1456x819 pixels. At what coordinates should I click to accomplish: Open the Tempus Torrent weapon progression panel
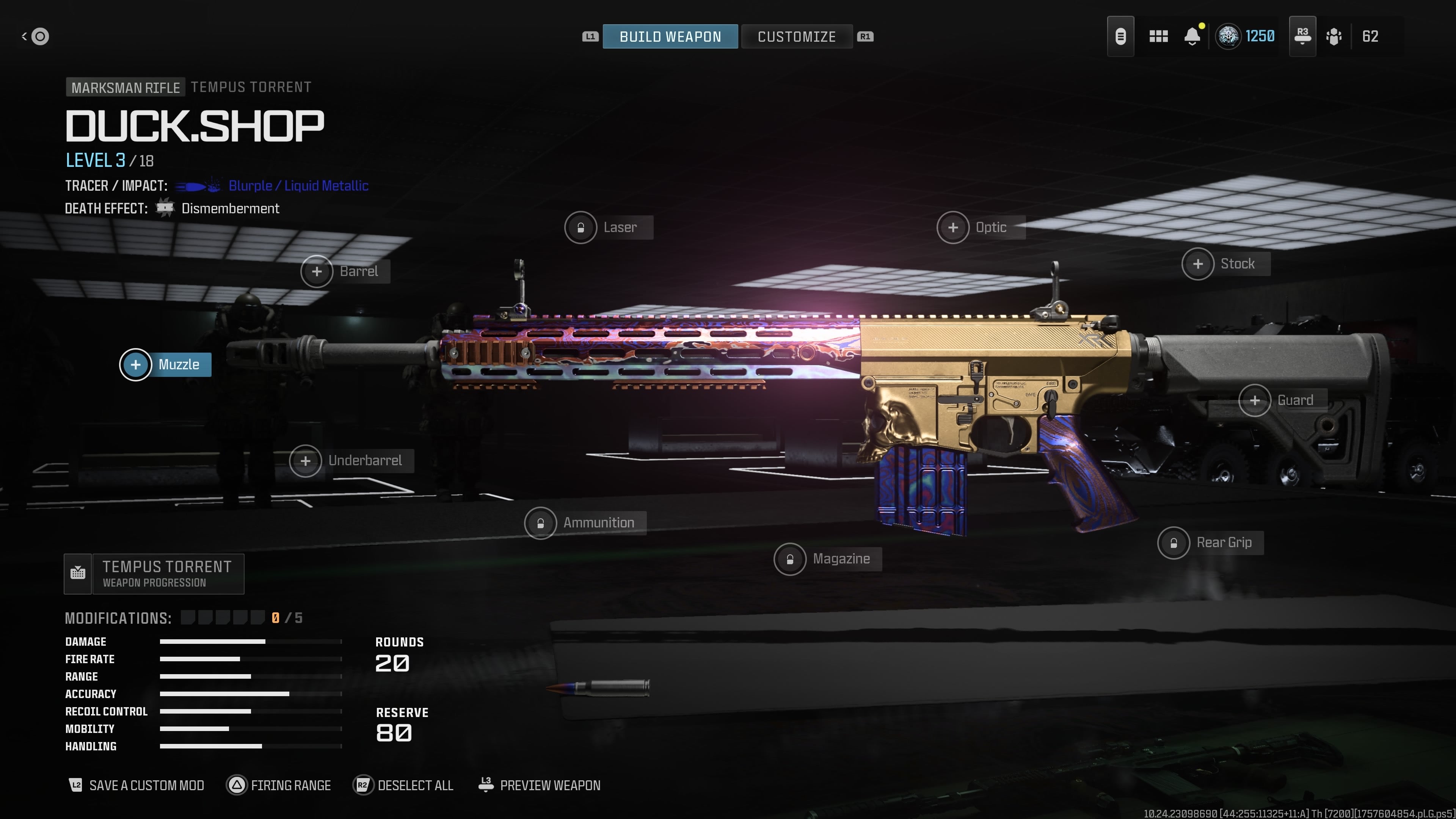click(x=154, y=573)
